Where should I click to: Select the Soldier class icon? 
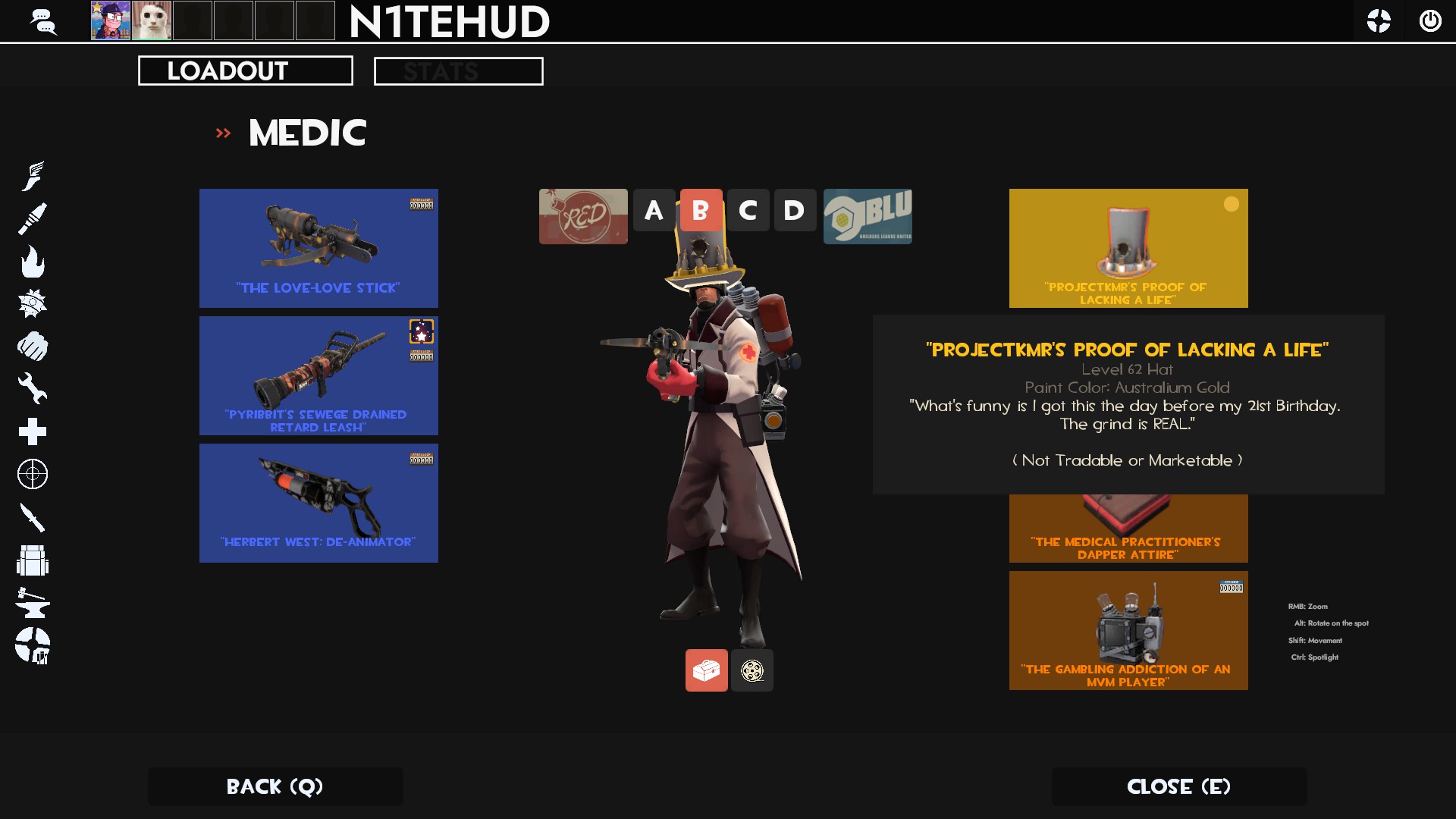[33, 218]
